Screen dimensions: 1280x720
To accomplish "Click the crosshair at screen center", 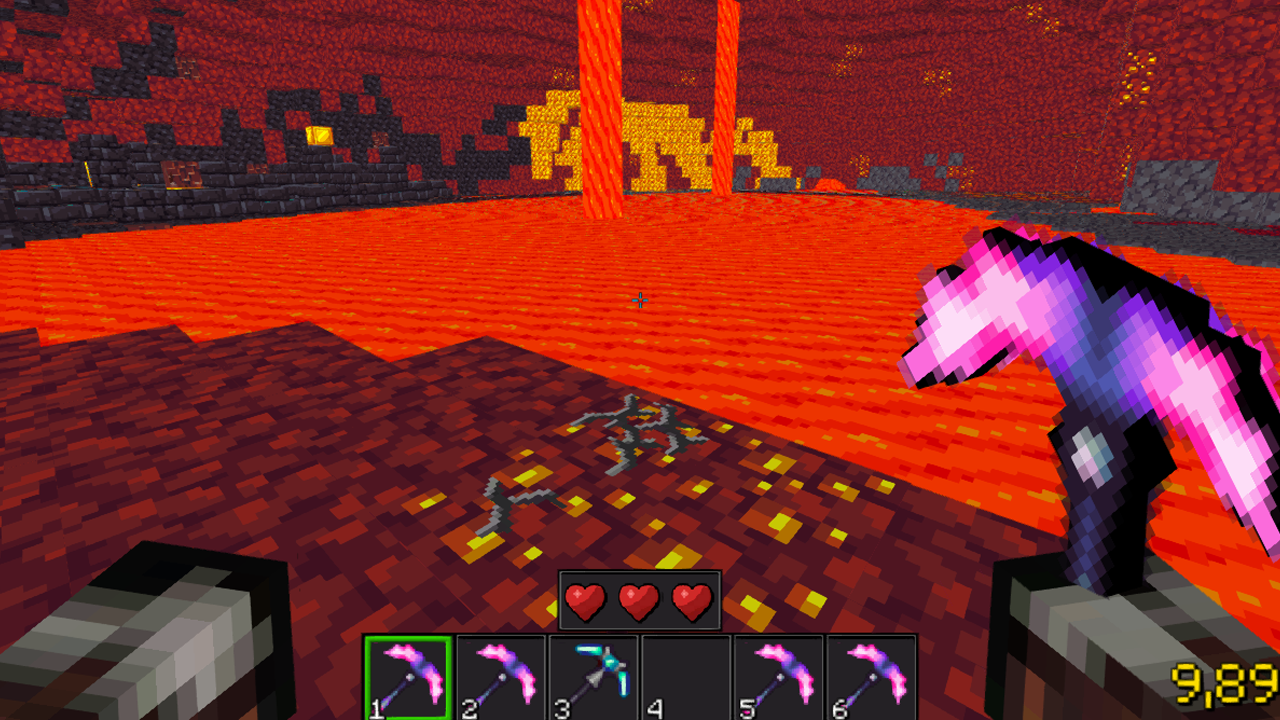I will click(x=640, y=300).
